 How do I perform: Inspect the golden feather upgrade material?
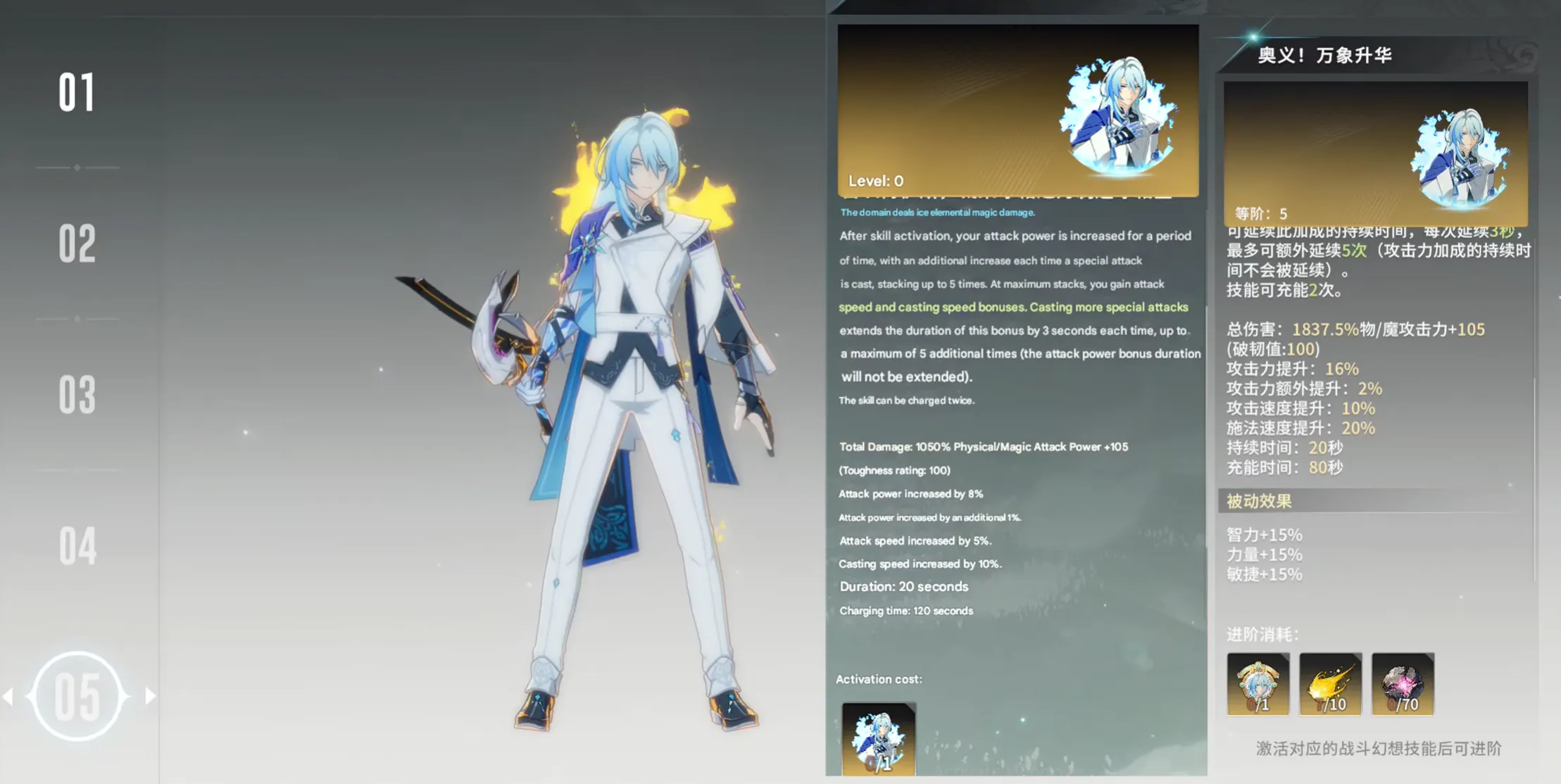coord(1330,684)
